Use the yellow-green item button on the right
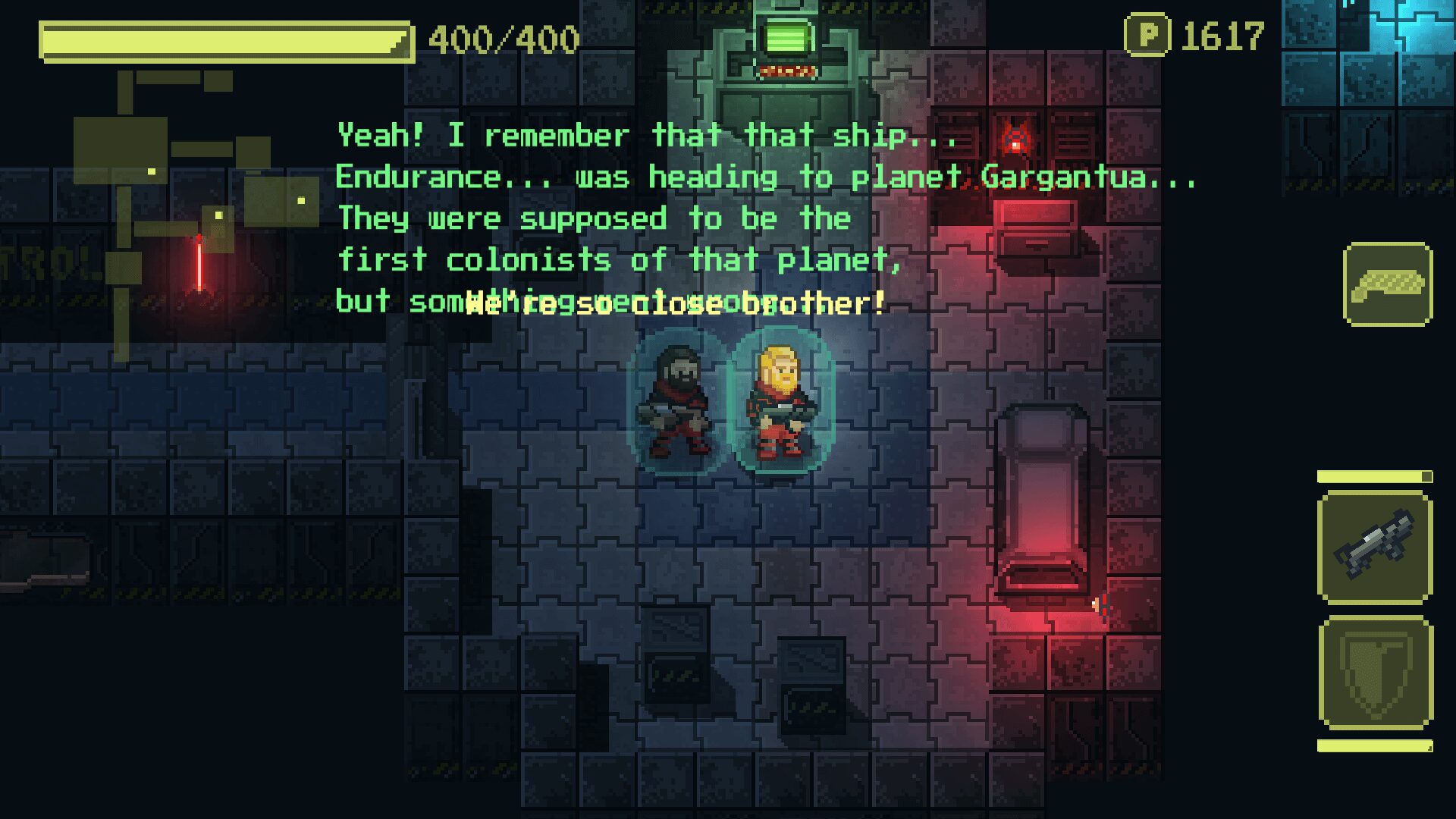Viewport: 1456px width, 819px height. point(1388,284)
